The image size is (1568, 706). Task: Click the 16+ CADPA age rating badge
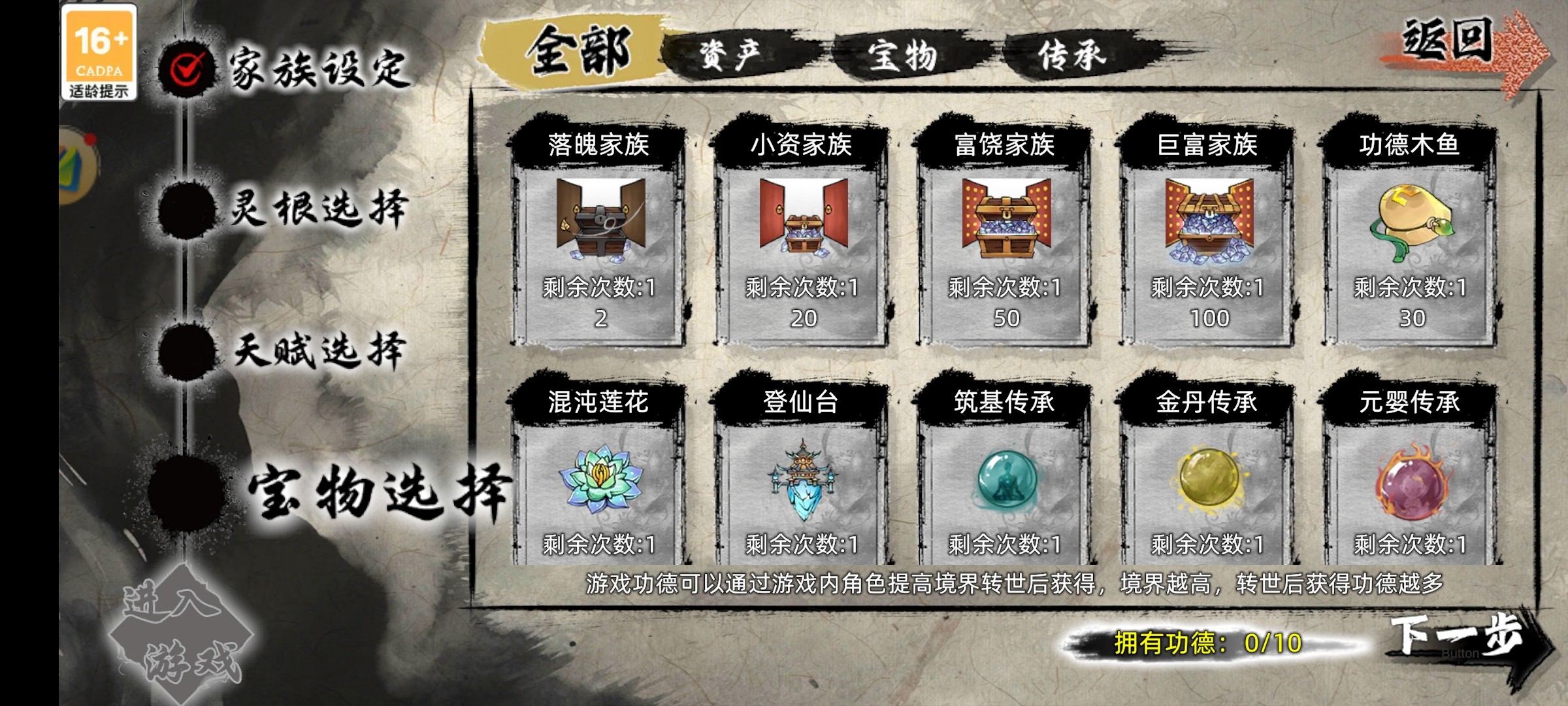point(99,56)
